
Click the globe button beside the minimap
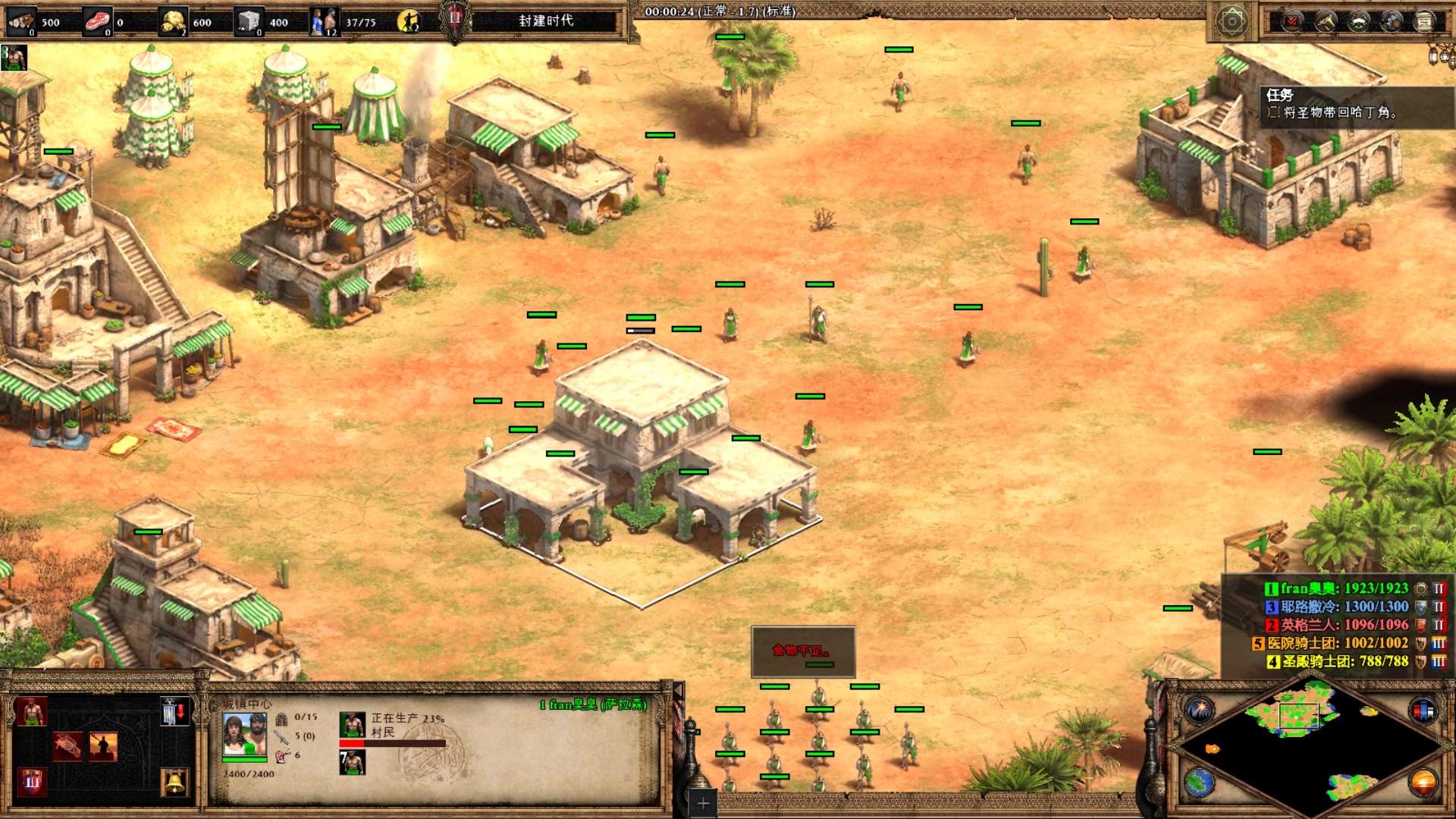click(x=1200, y=783)
